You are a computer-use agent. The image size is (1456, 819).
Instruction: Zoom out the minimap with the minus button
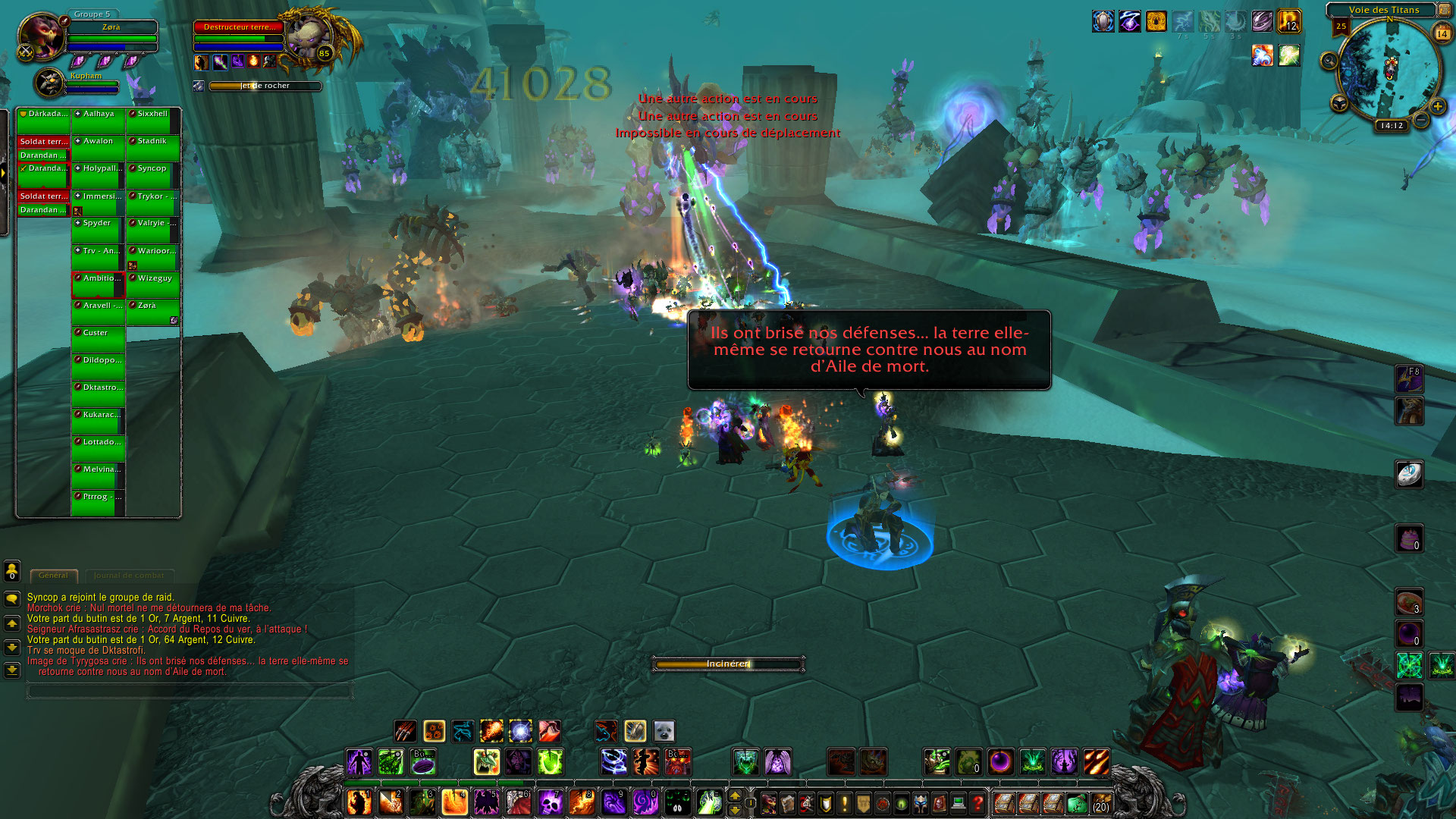click(x=1421, y=120)
